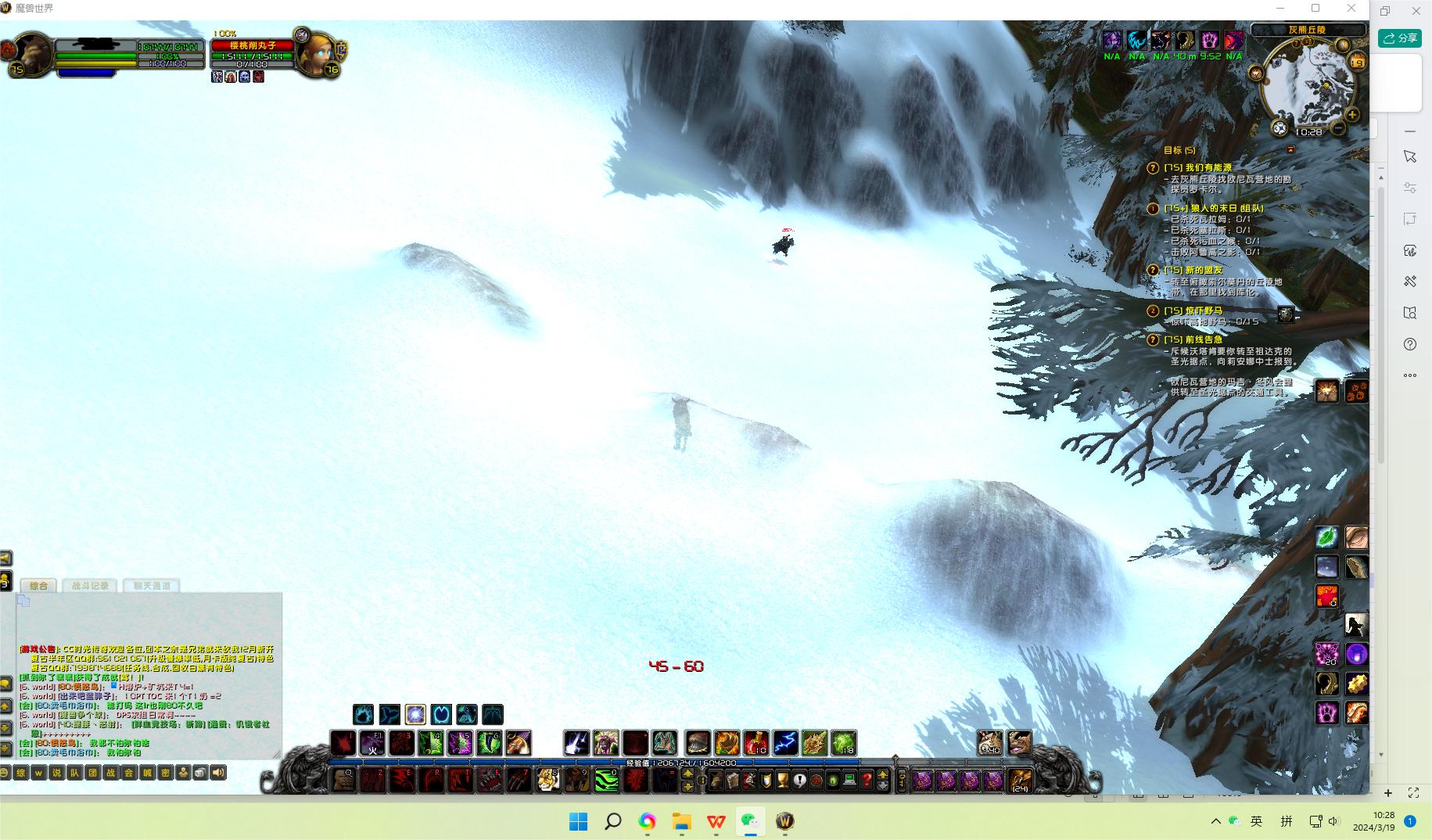Use the red potion with count 10
Viewport: 1432px width, 840px height.
tap(756, 742)
